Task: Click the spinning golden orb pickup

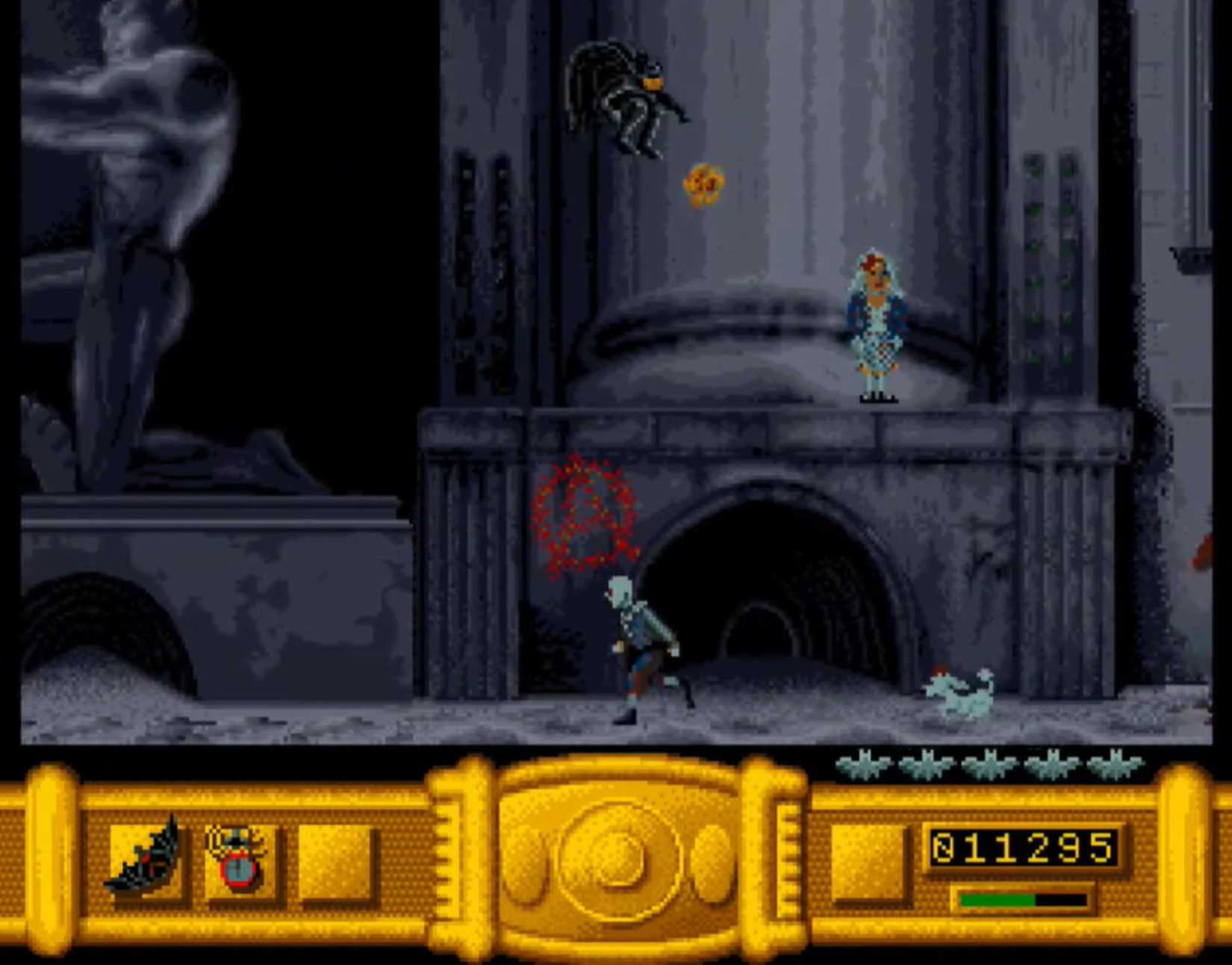Action: pos(705,185)
